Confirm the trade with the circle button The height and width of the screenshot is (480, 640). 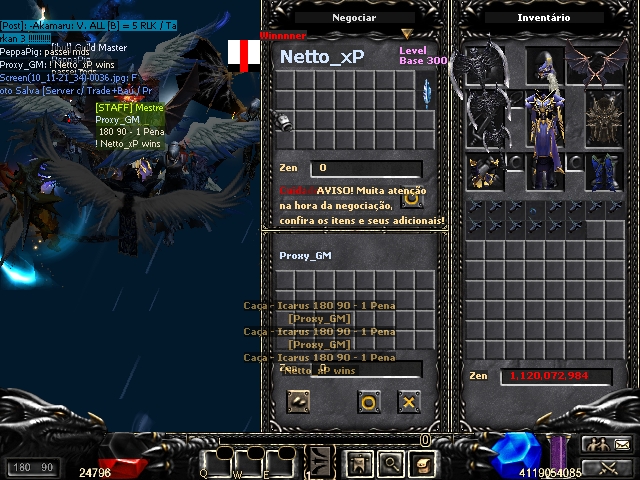point(369,402)
